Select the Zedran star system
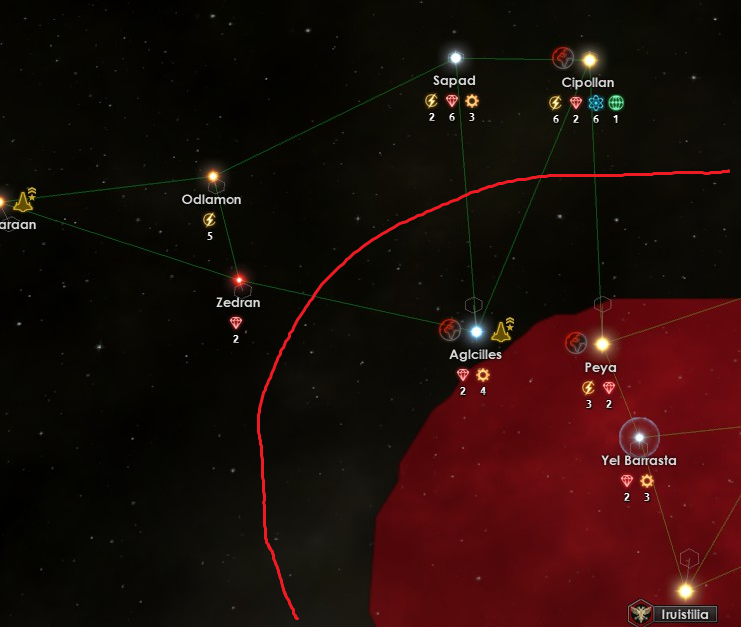 (239, 280)
